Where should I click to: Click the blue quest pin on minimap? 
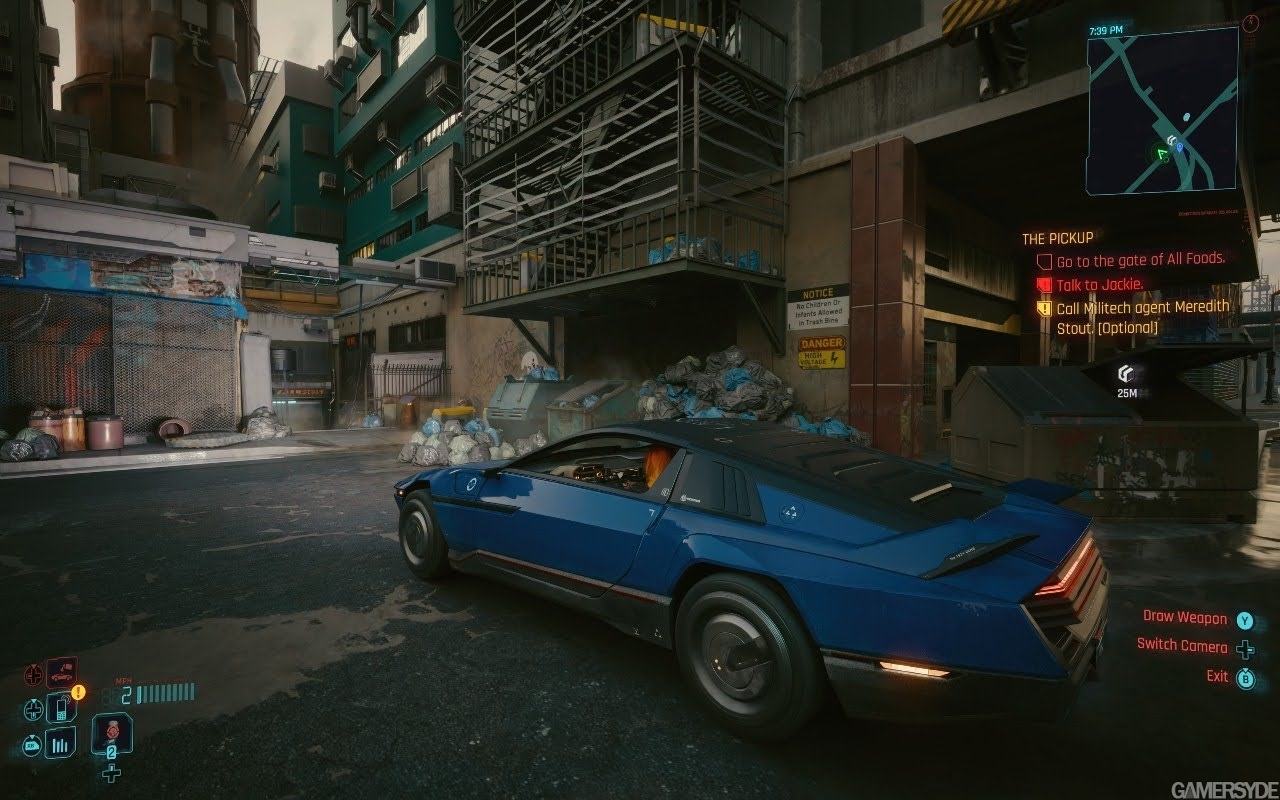[1180, 148]
